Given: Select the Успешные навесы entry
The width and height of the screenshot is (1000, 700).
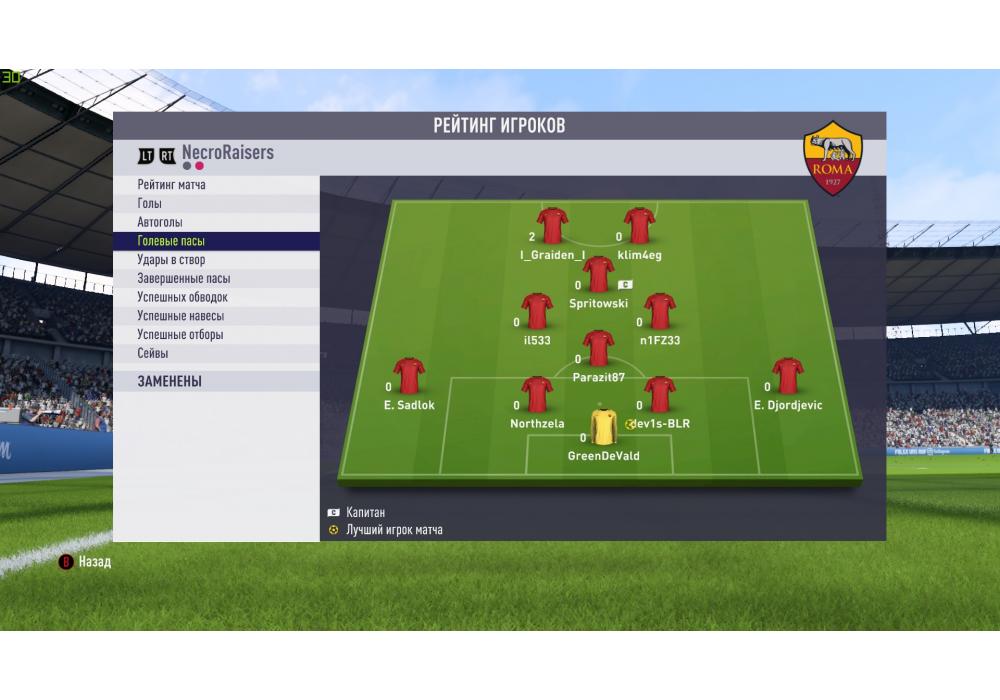Looking at the screenshot, I should click(x=180, y=316).
